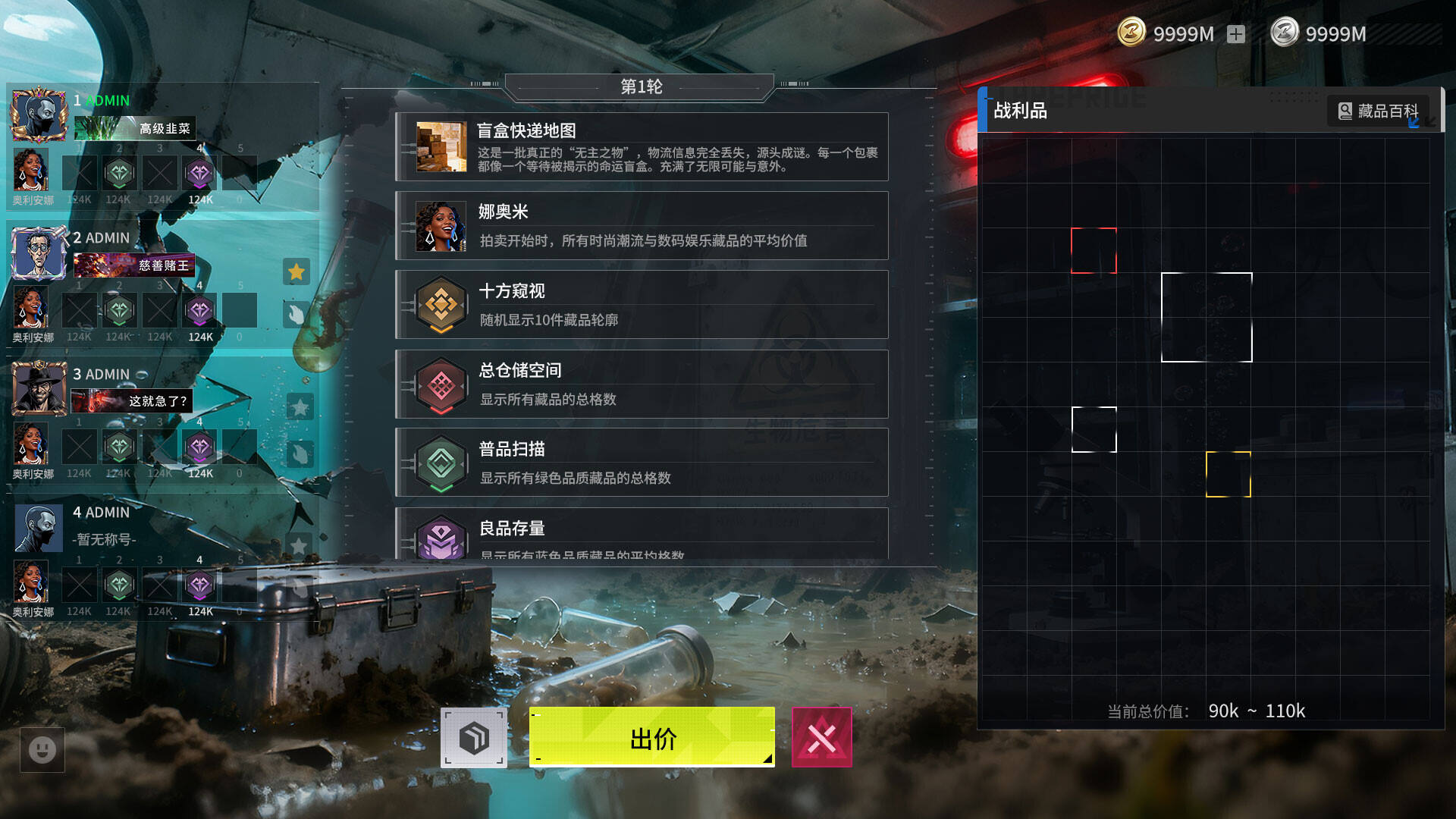The height and width of the screenshot is (819, 1456).
Task: Switch to the 战利品 loot tab
Action: [1021, 111]
